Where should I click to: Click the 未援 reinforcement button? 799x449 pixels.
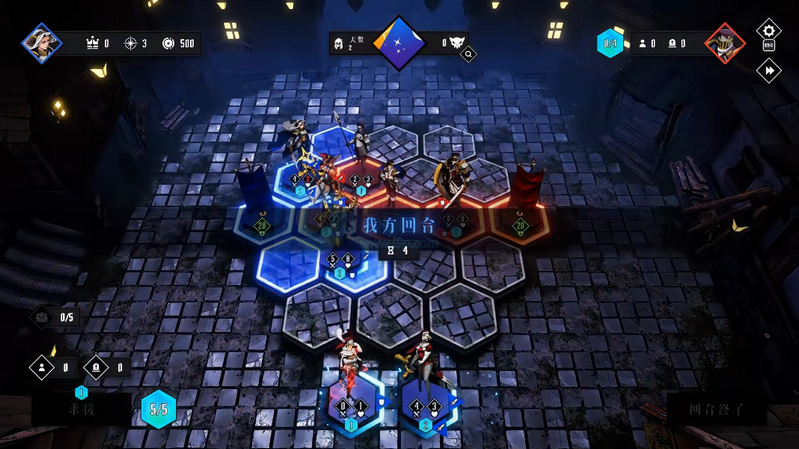82,409
